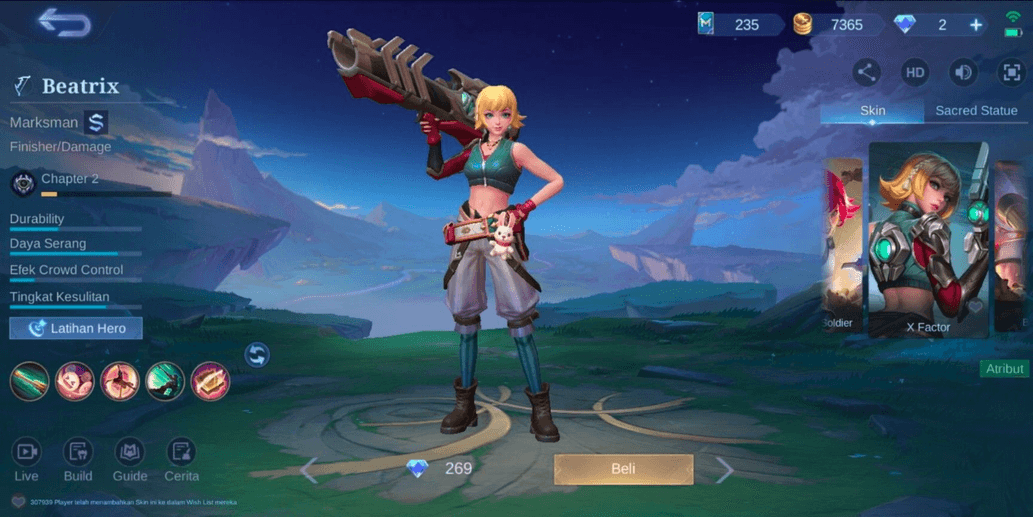
Task: Open the Build menu
Action: point(78,460)
